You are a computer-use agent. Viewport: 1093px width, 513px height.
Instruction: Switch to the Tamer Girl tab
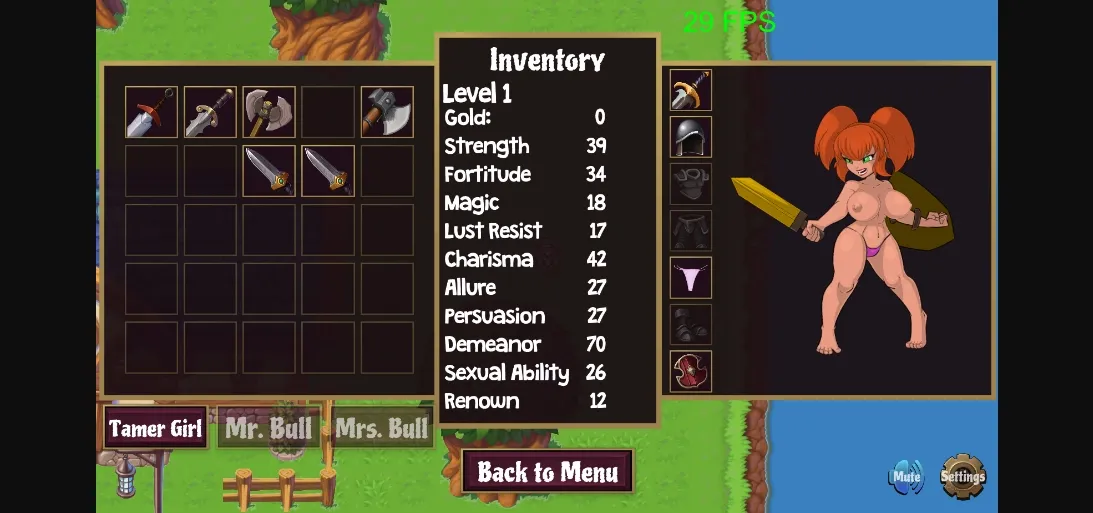point(156,429)
